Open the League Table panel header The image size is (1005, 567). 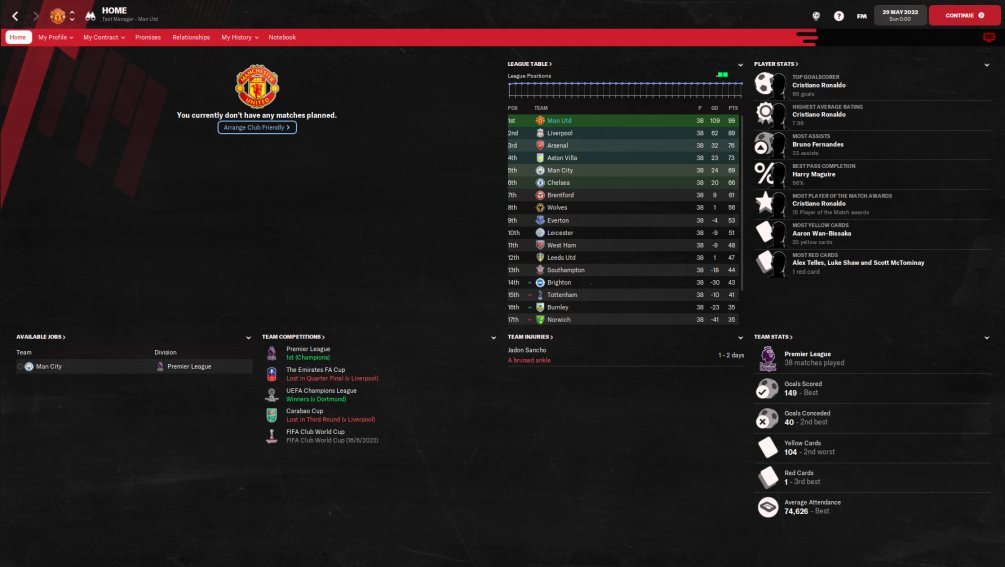[x=530, y=64]
